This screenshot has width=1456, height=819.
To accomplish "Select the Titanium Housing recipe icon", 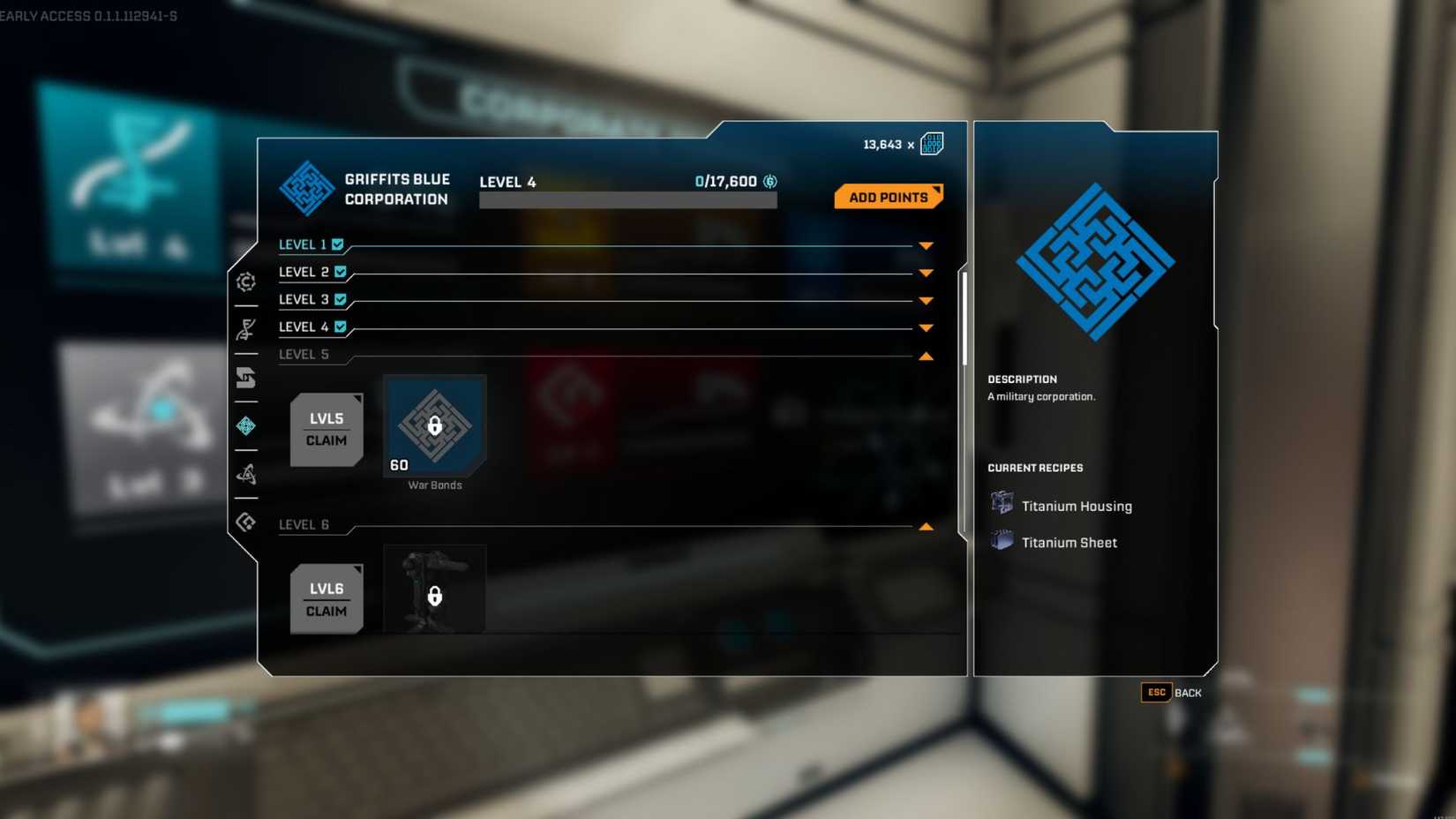I will point(1002,503).
